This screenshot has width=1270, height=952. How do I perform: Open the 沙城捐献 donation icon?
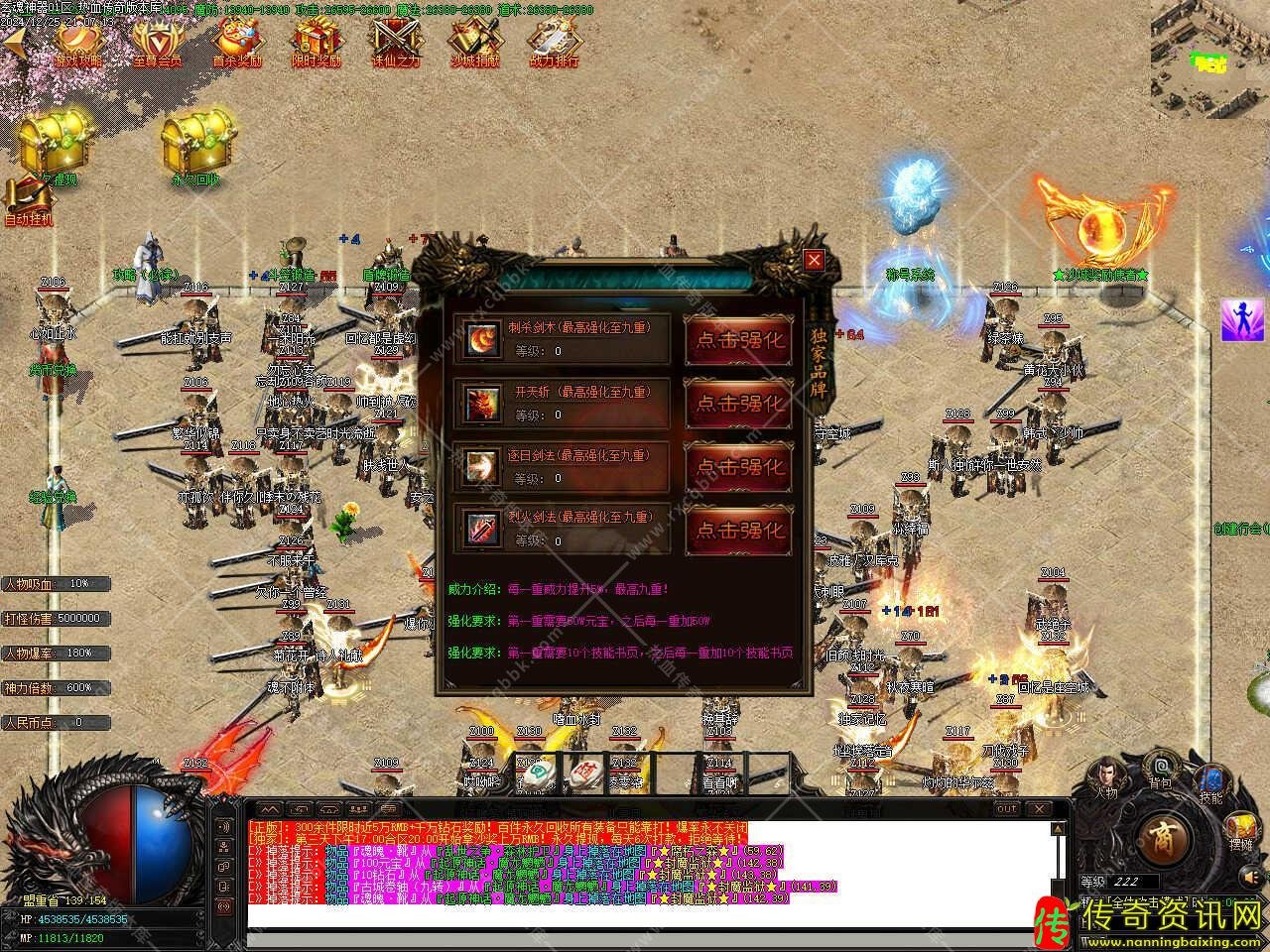click(474, 43)
